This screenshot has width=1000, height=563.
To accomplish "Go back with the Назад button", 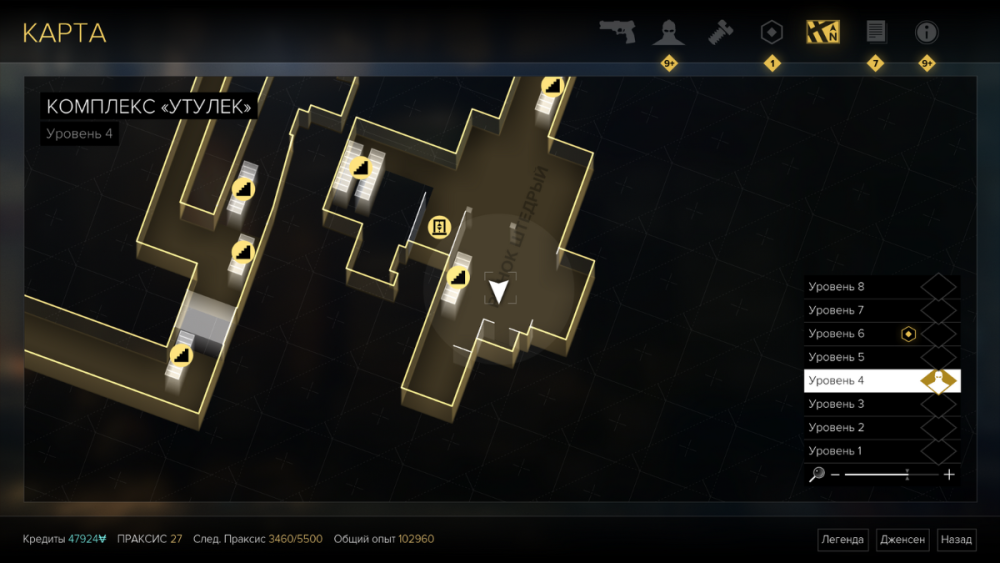I will pyautogui.click(x=956, y=540).
